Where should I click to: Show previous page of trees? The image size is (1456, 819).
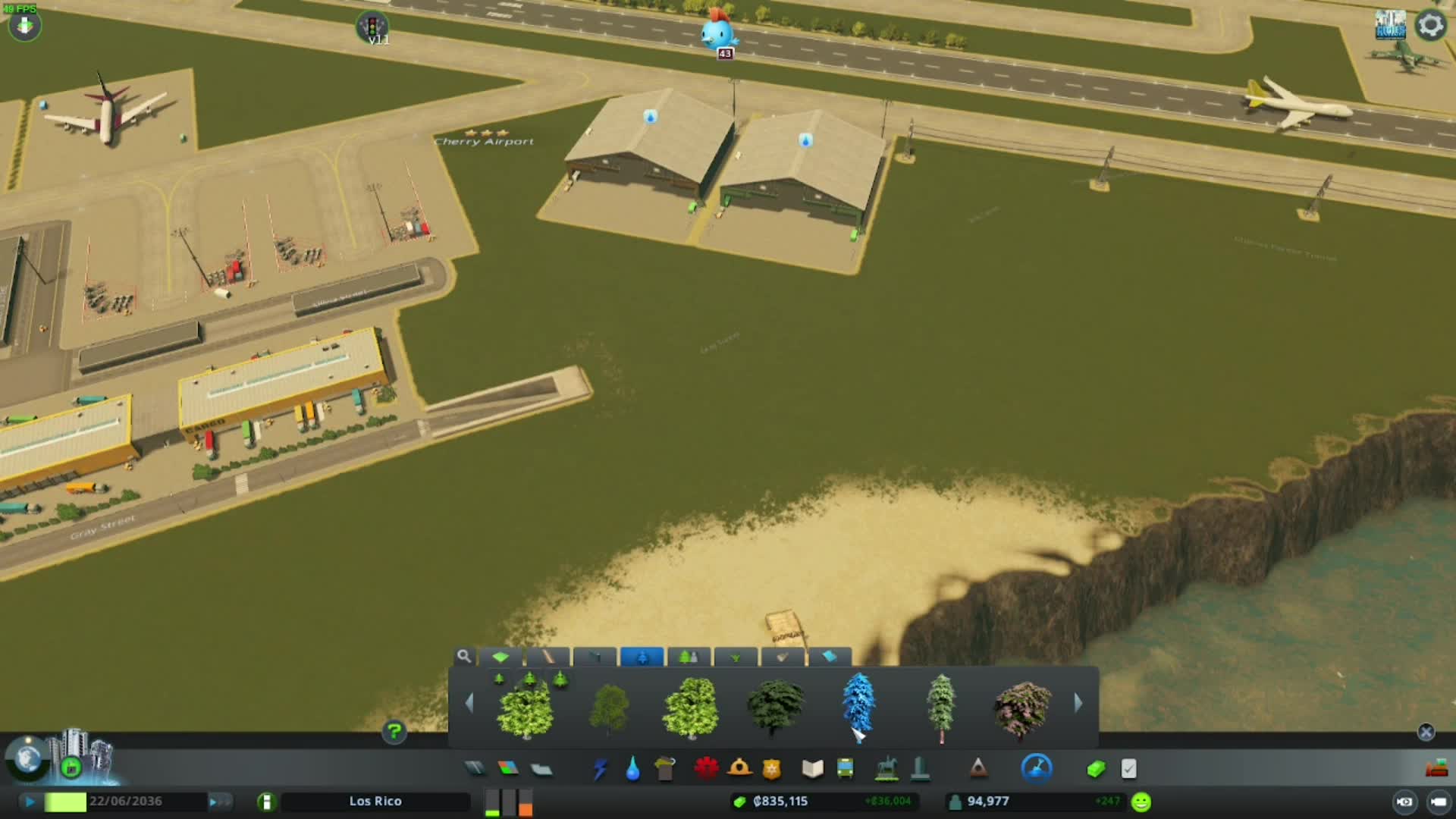(x=469, y=704)
